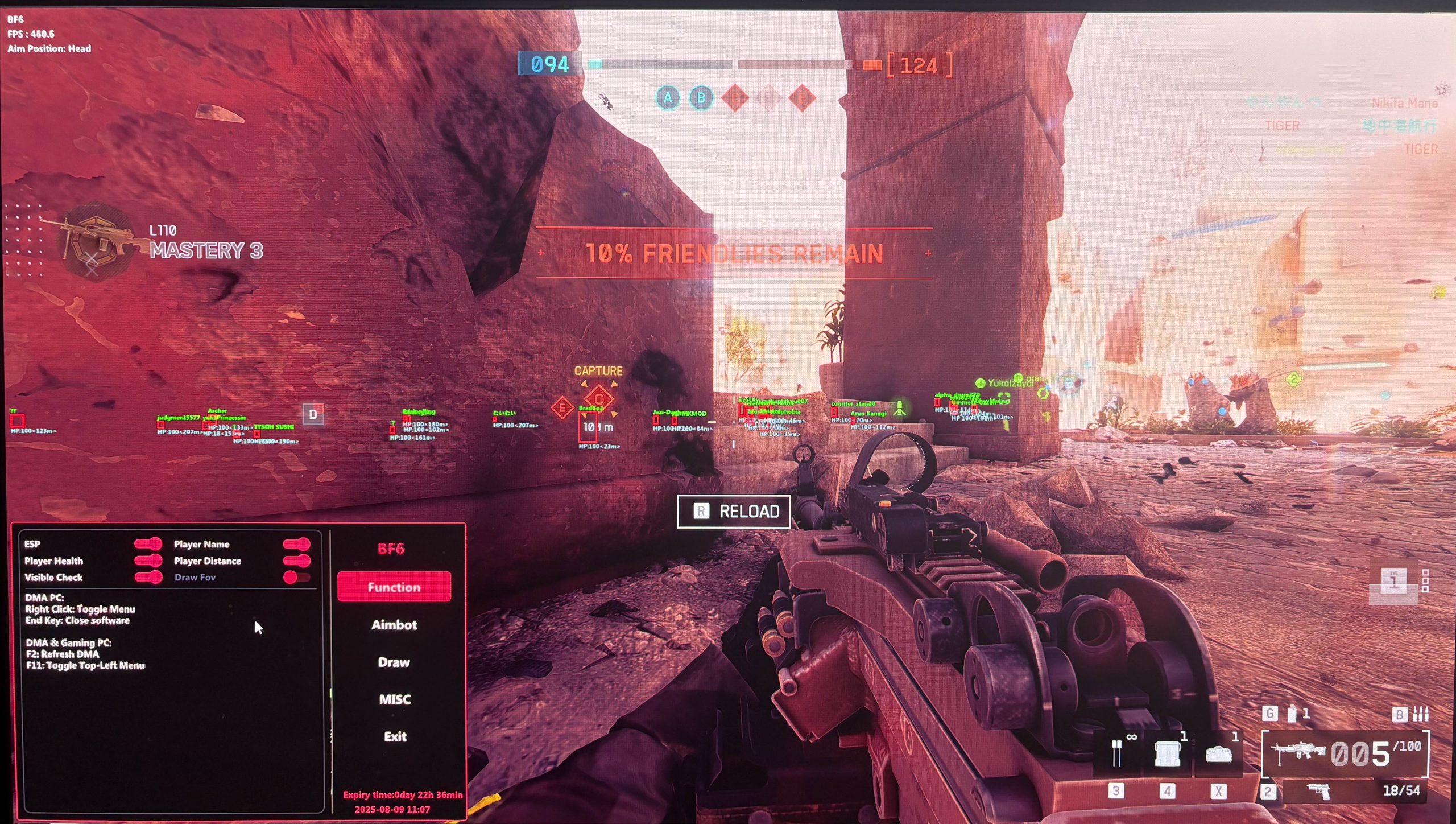Viewport: 1456px width, 824px height.
Task: Select objective B in the top flag row
Action: pos(701,98)
